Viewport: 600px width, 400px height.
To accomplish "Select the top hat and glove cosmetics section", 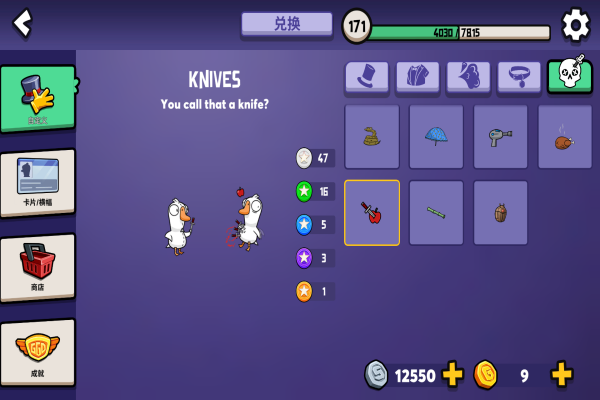I will (38, 99).
